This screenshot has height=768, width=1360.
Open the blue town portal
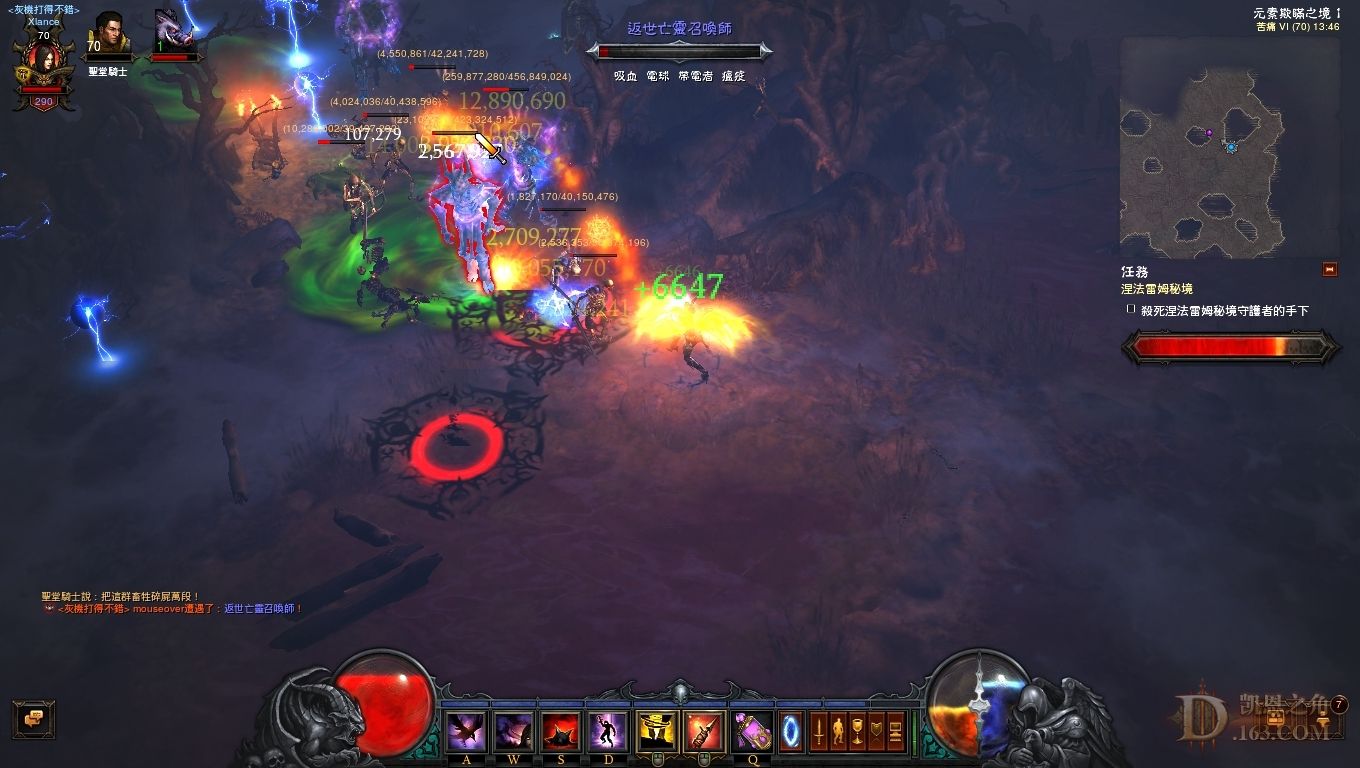[x=791, y=731]
